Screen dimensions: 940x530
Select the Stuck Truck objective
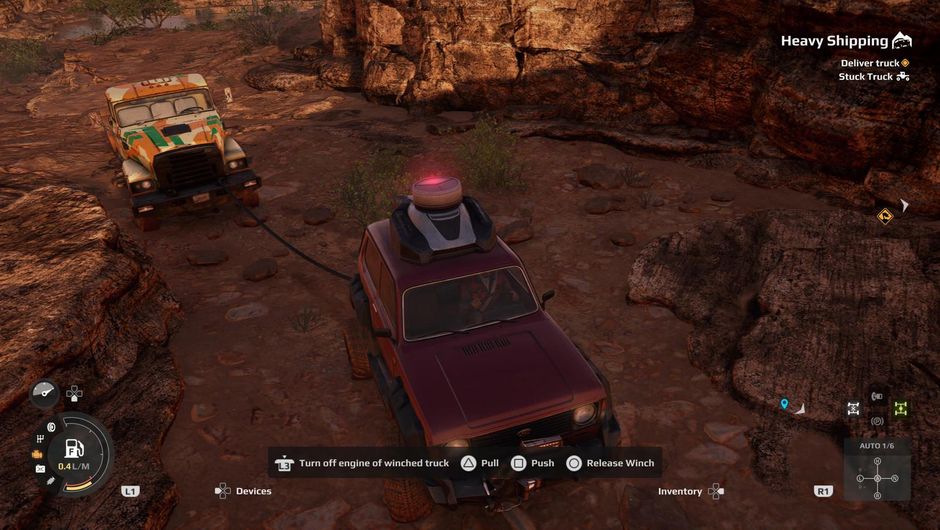tap(866, 76)
